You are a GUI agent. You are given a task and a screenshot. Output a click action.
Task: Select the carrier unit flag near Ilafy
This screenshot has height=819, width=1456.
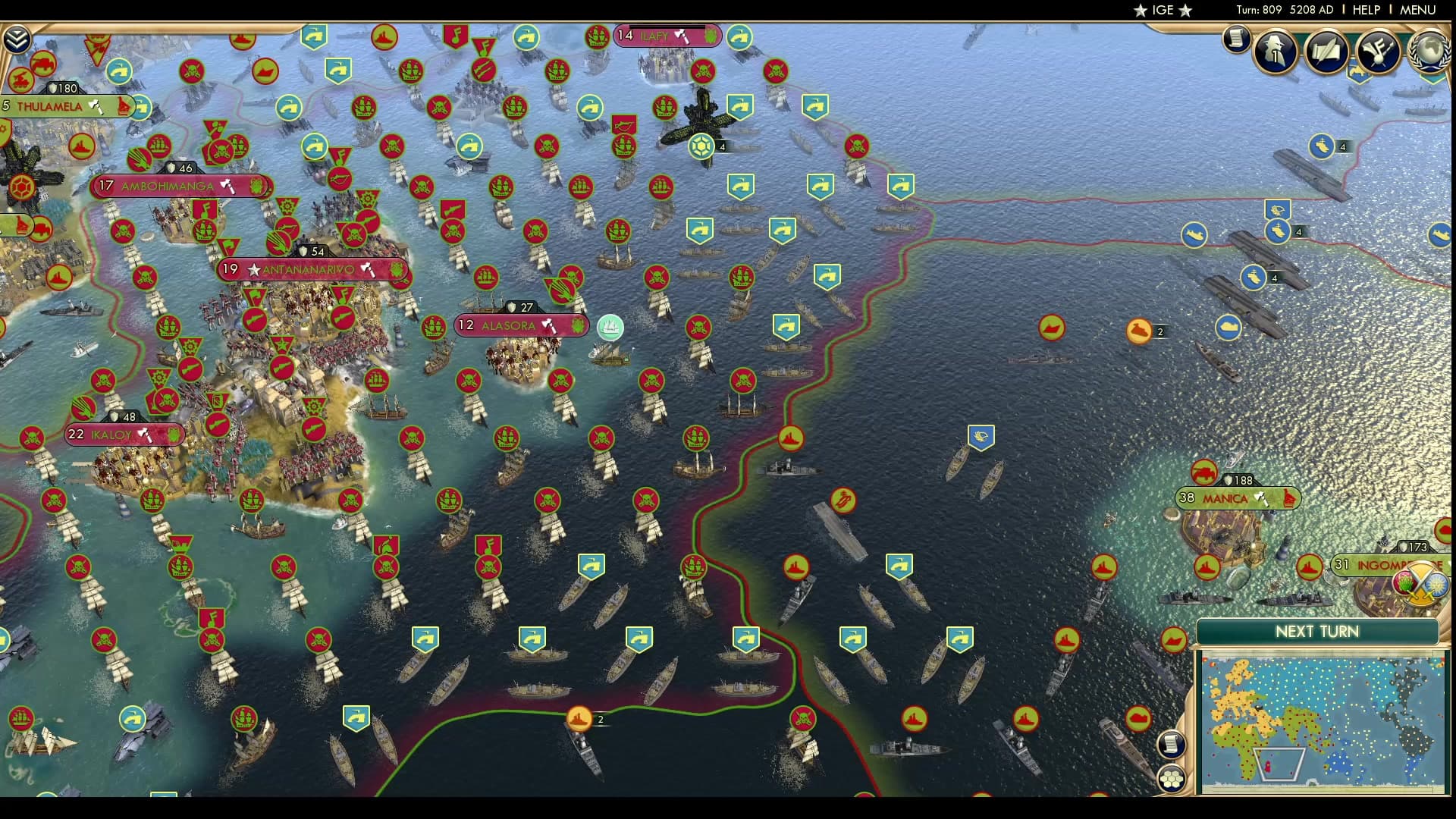coord(701,144)
